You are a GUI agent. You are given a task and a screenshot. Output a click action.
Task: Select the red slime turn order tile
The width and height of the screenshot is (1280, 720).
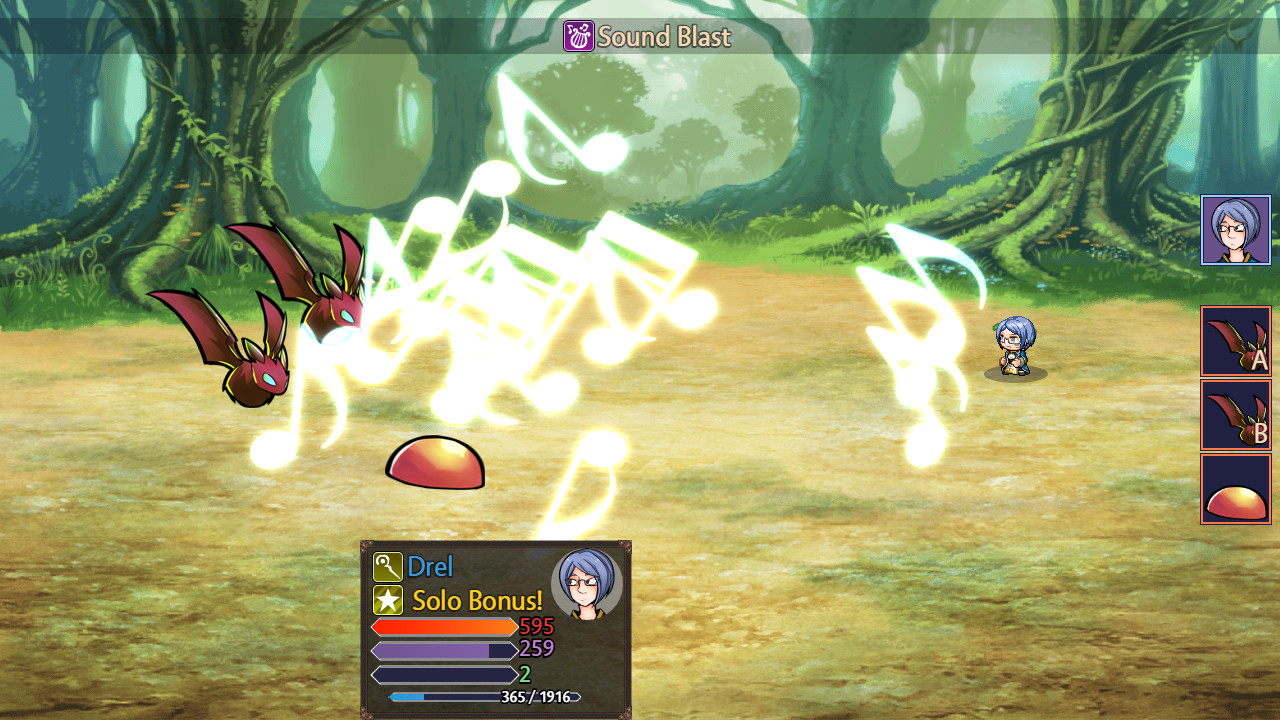click(1235, 489)
